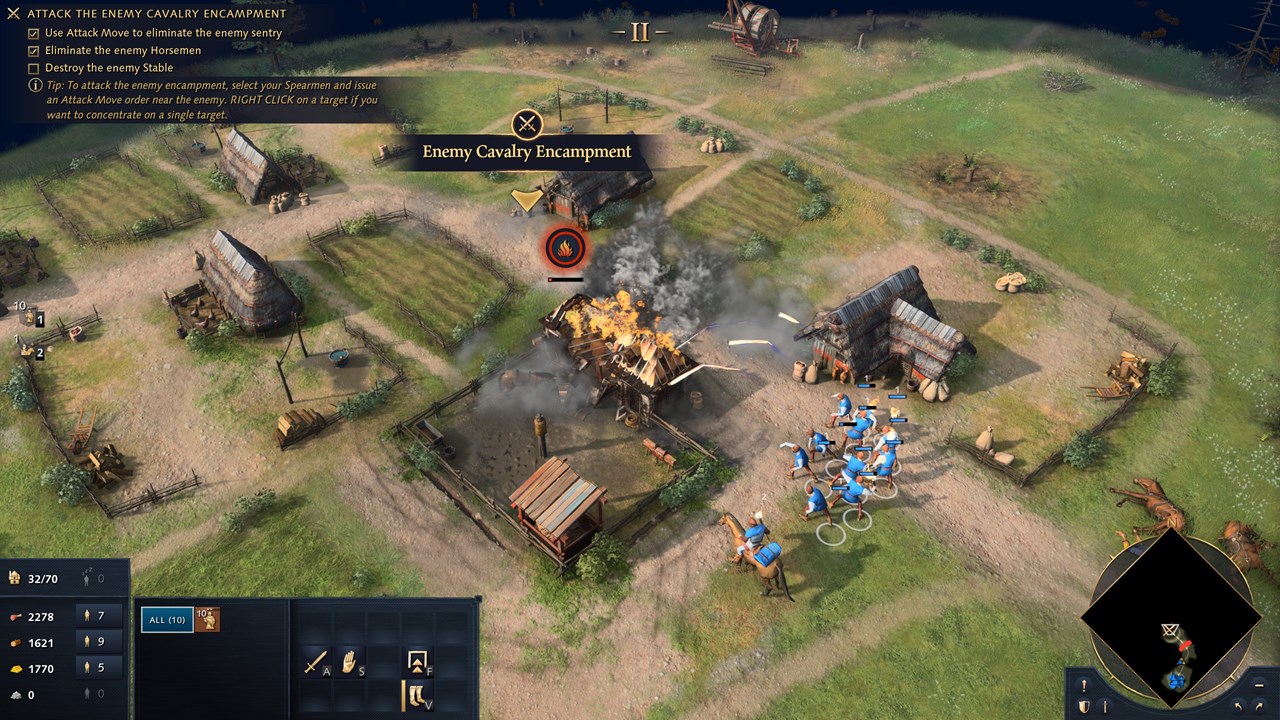The image size is (1280, 720).
Task: Select the ALL (10) unit group tab
Action: click(167, 620)
